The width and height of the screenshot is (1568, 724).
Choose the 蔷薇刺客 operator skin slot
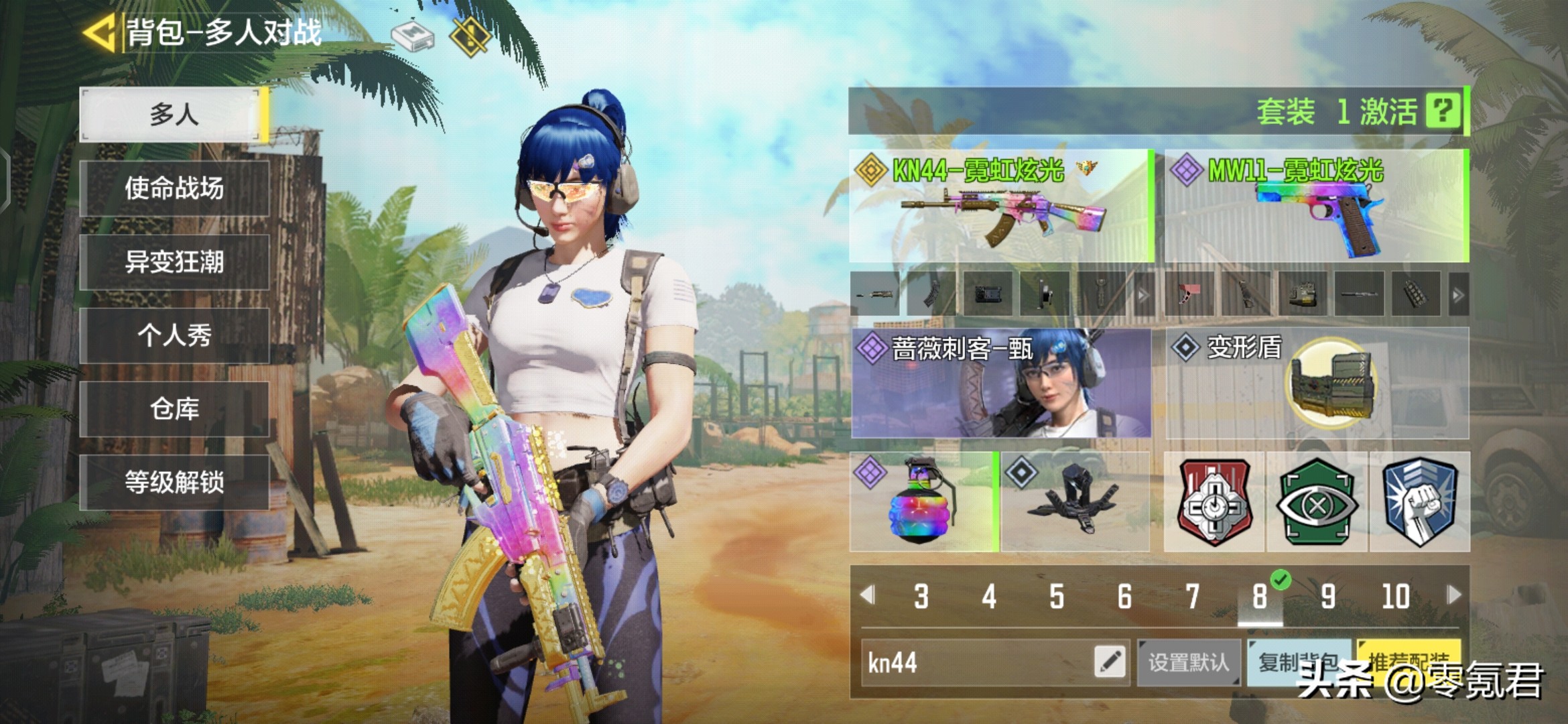pos(1000,383)
